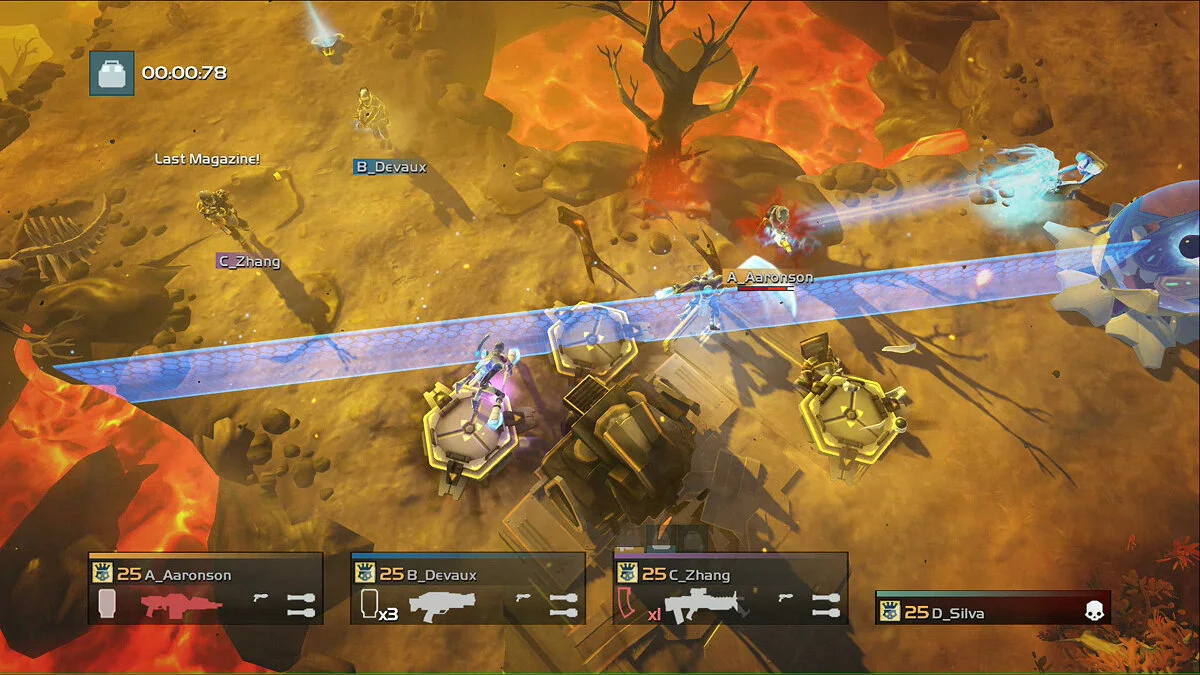The width and height of the screenshot is (1200, 675).
Task: Select B_Devaux's white primary weapon icon
Action: tap(446, 605)
